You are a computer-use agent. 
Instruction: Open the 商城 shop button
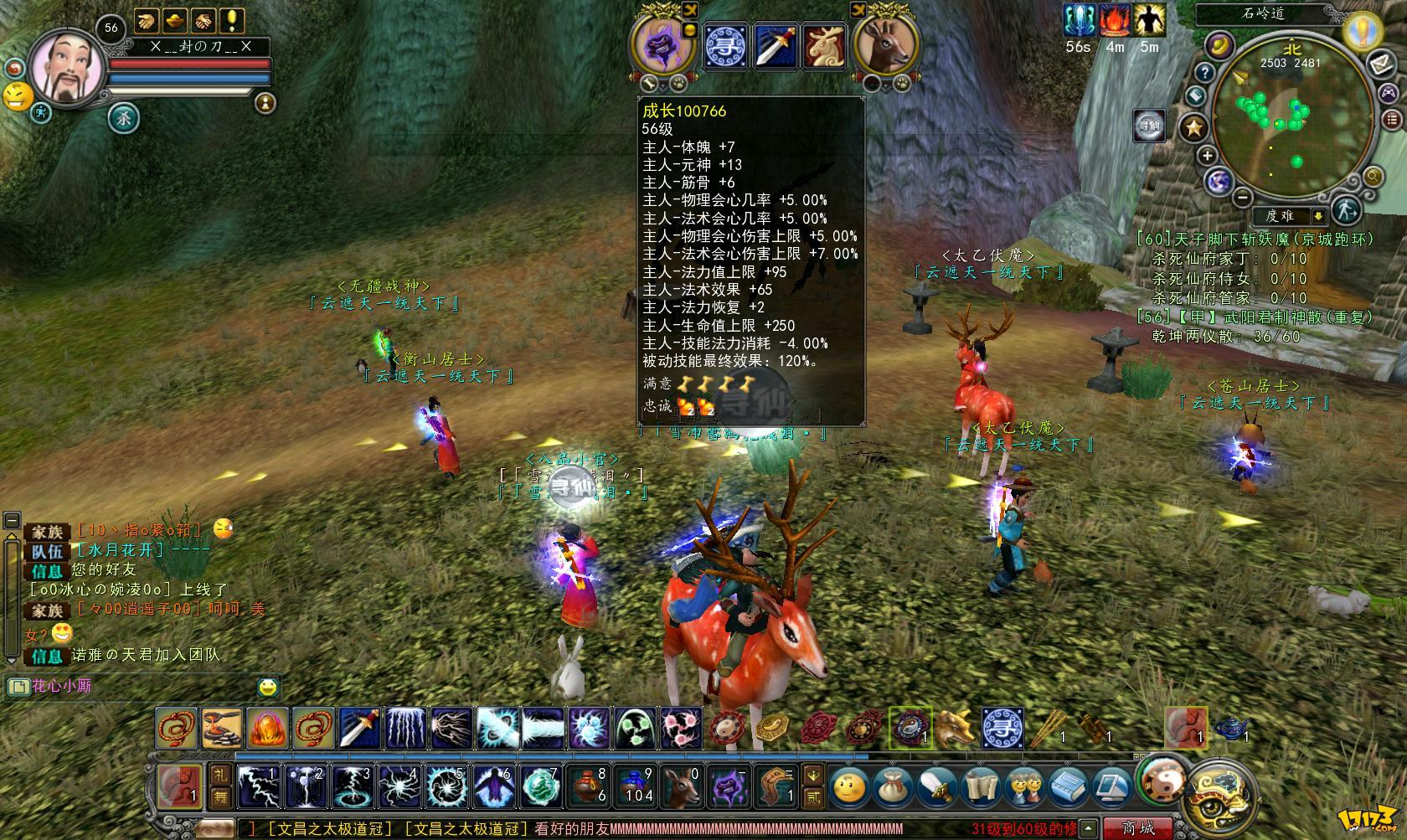point(1139,828)
